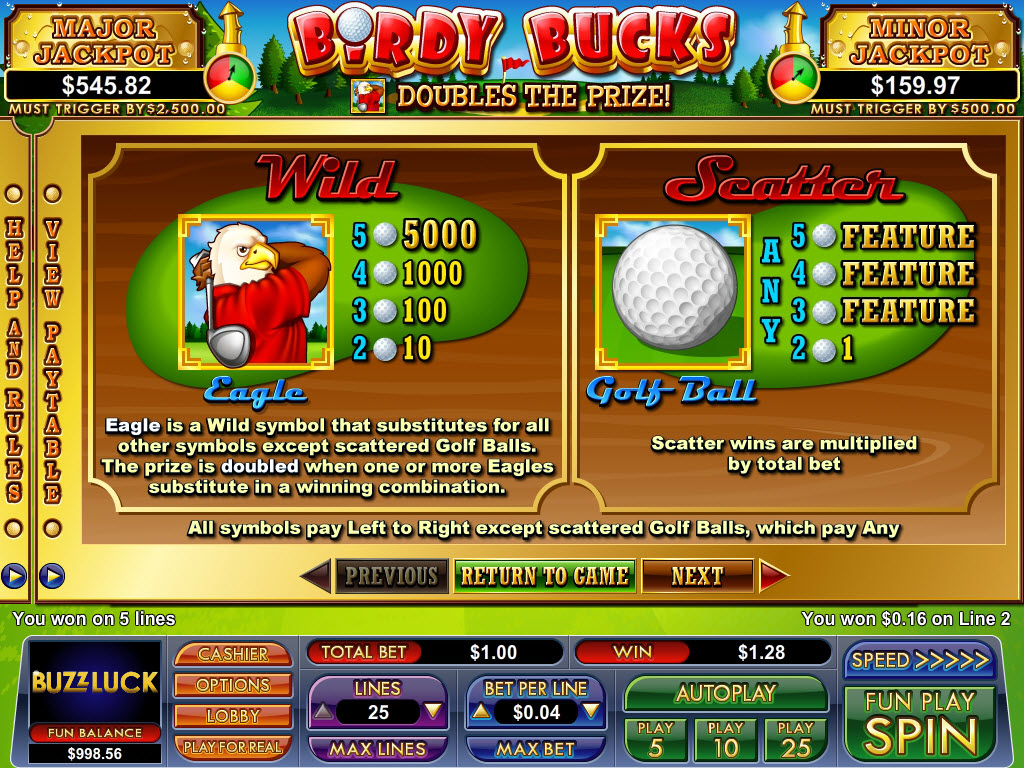Open the Options menu
This screenshot has height=768, width=1024.
pyautogui.click(x=232, y=685)
